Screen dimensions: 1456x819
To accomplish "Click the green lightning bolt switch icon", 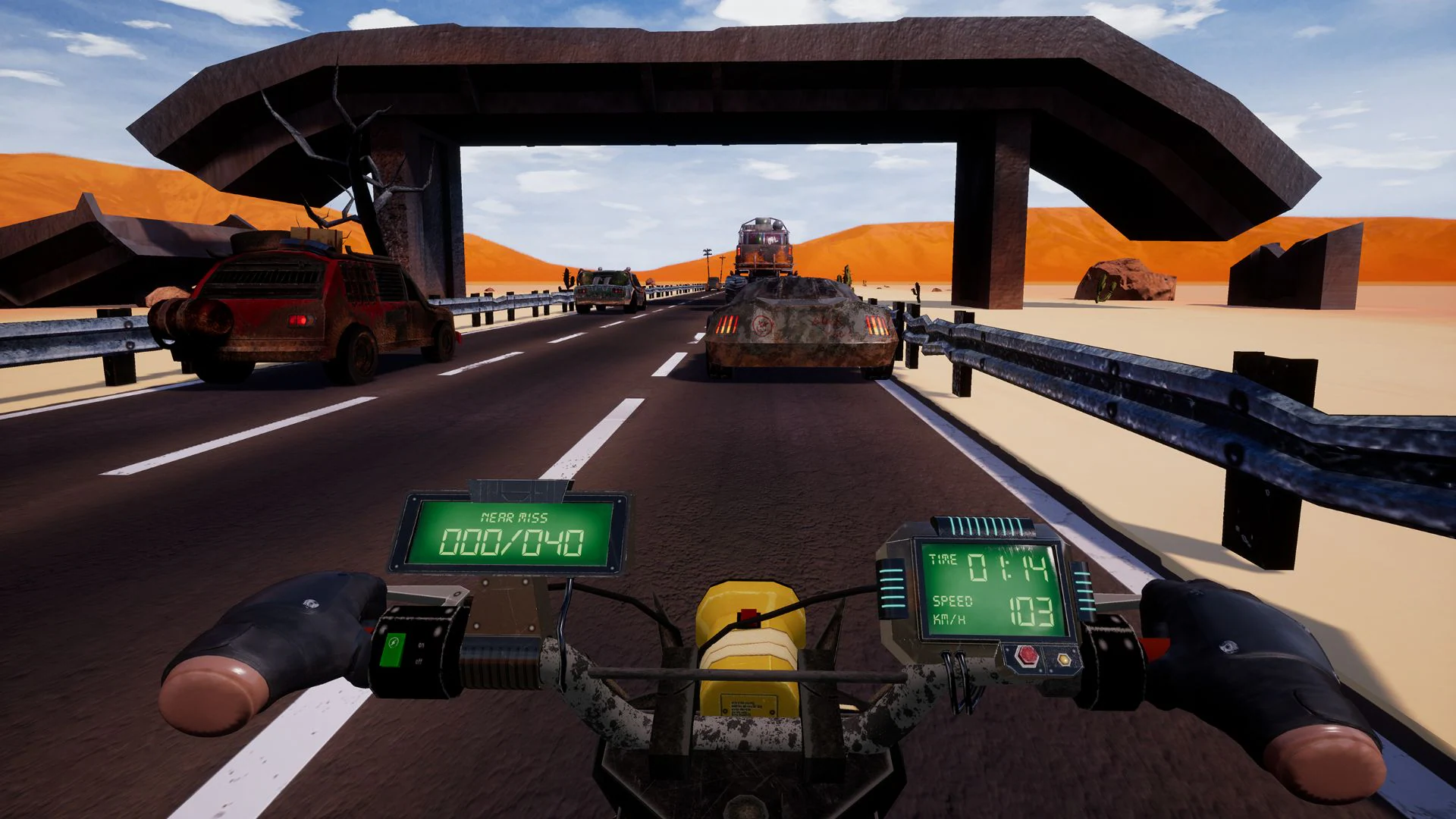I will pyautogui.click(x=394, y=642).
